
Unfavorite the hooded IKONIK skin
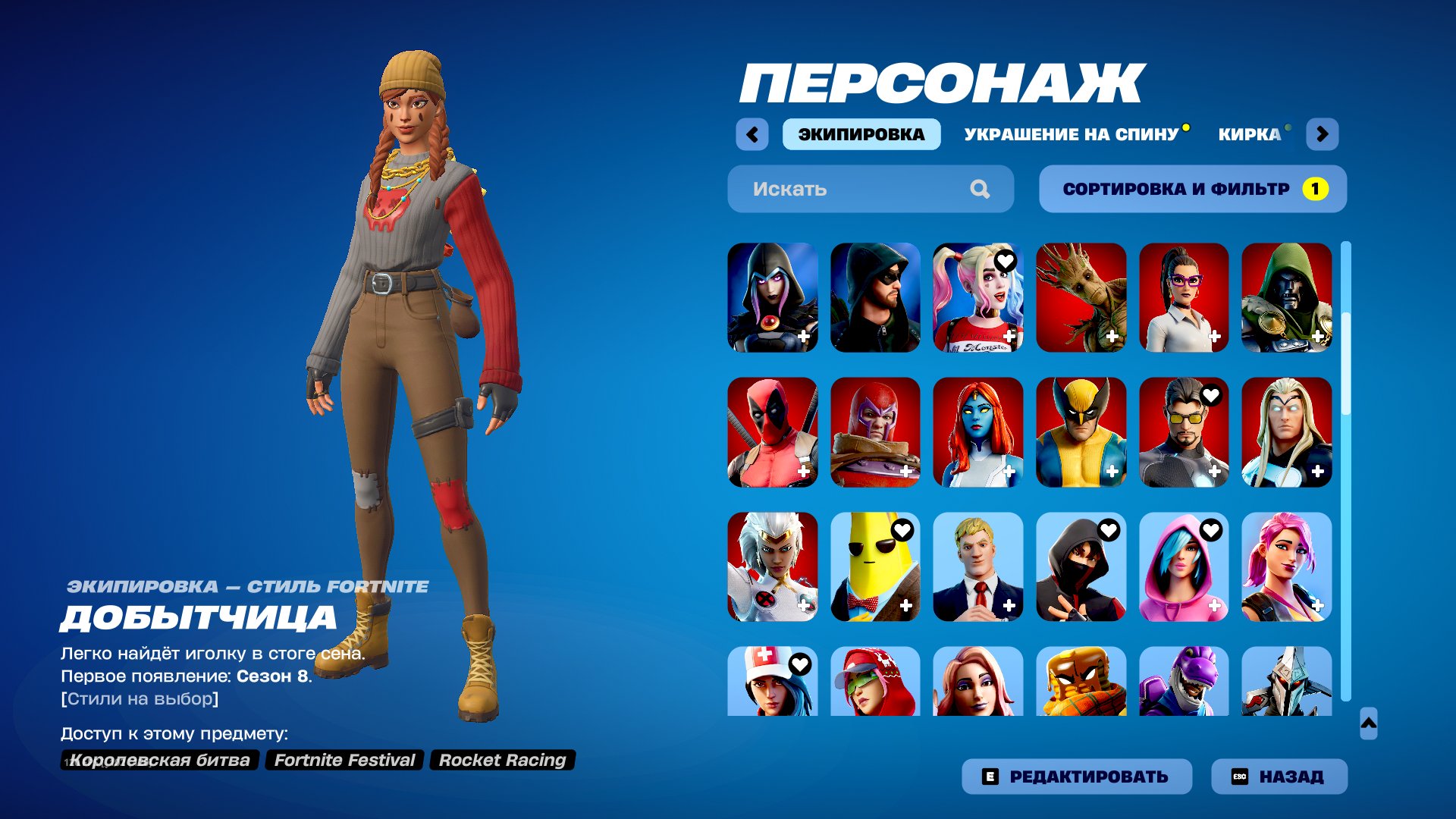pos(1108,530)
